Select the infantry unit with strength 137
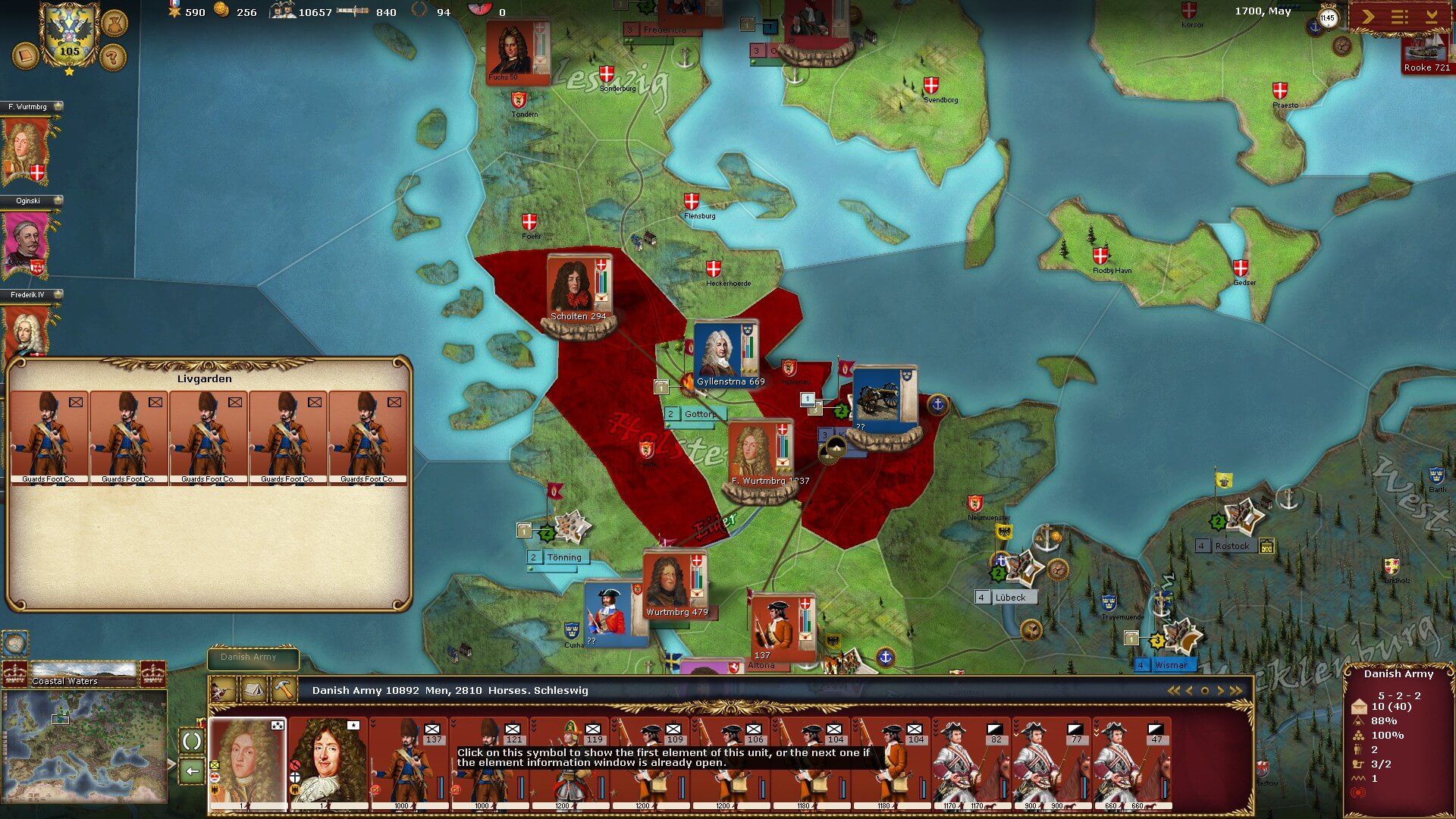The width and height of the screenshot is (1456, 819). pyautogui.click(x=409, y=763)
